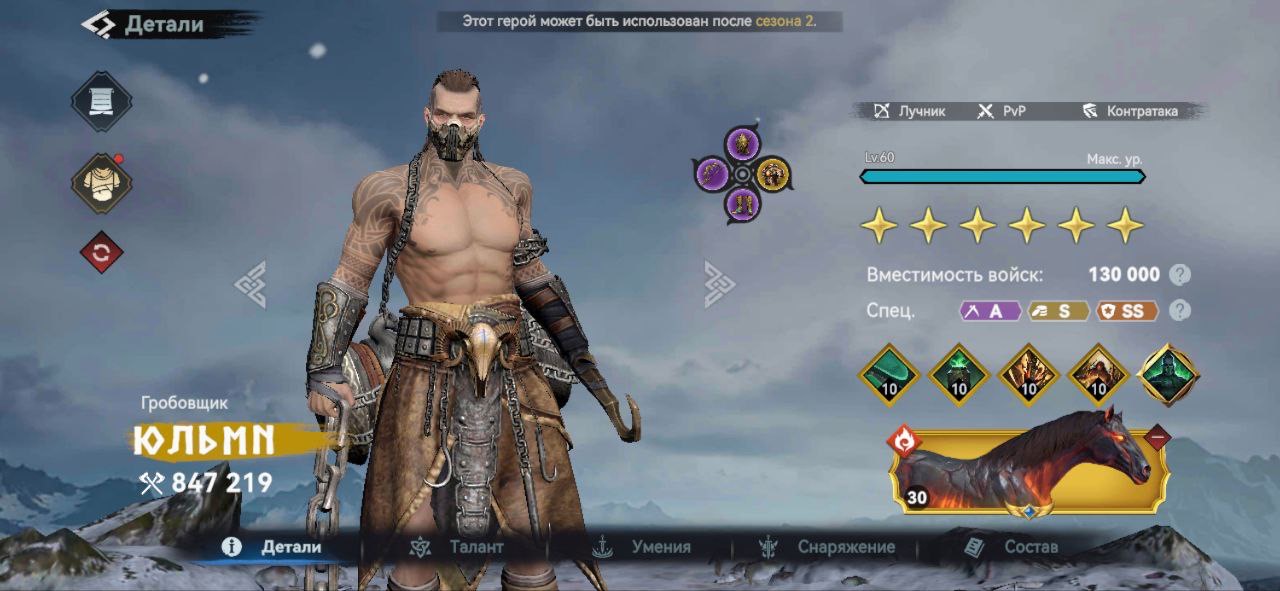The width and height of the screenshot is (1280, 591).
Task: Show the previous hero with left arrow
Action: point(250,284)
